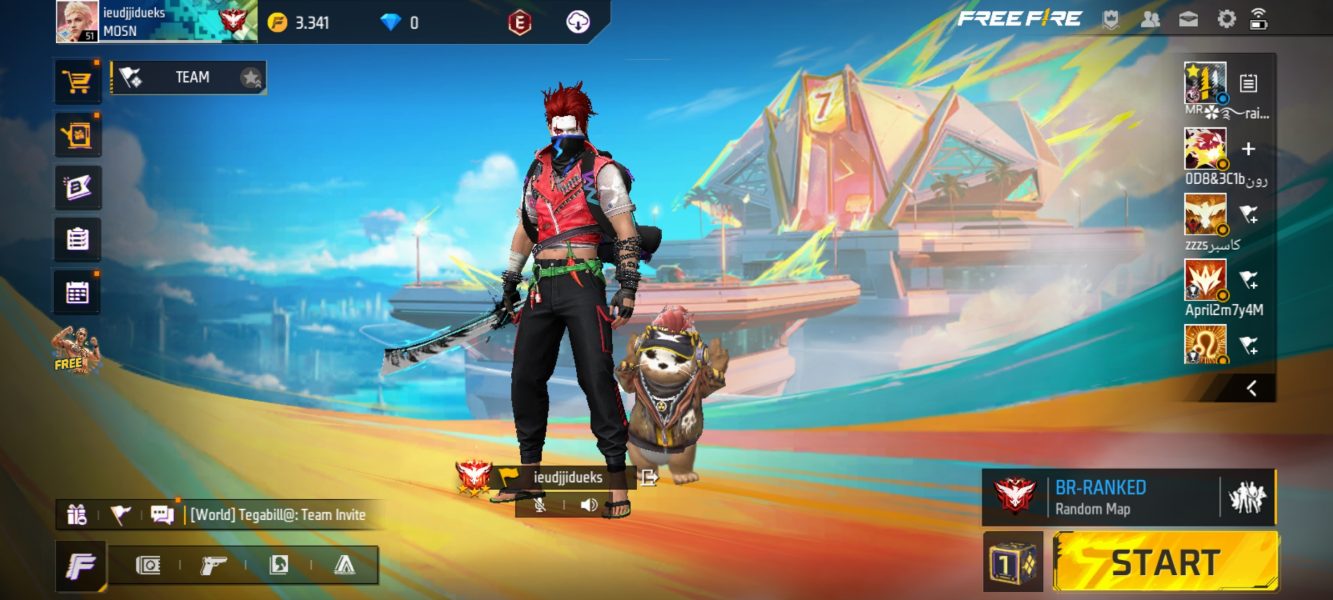This screenshot has width=1333, height=600.
Task: Open the world chat message bar
Action: tap(277, 515)
